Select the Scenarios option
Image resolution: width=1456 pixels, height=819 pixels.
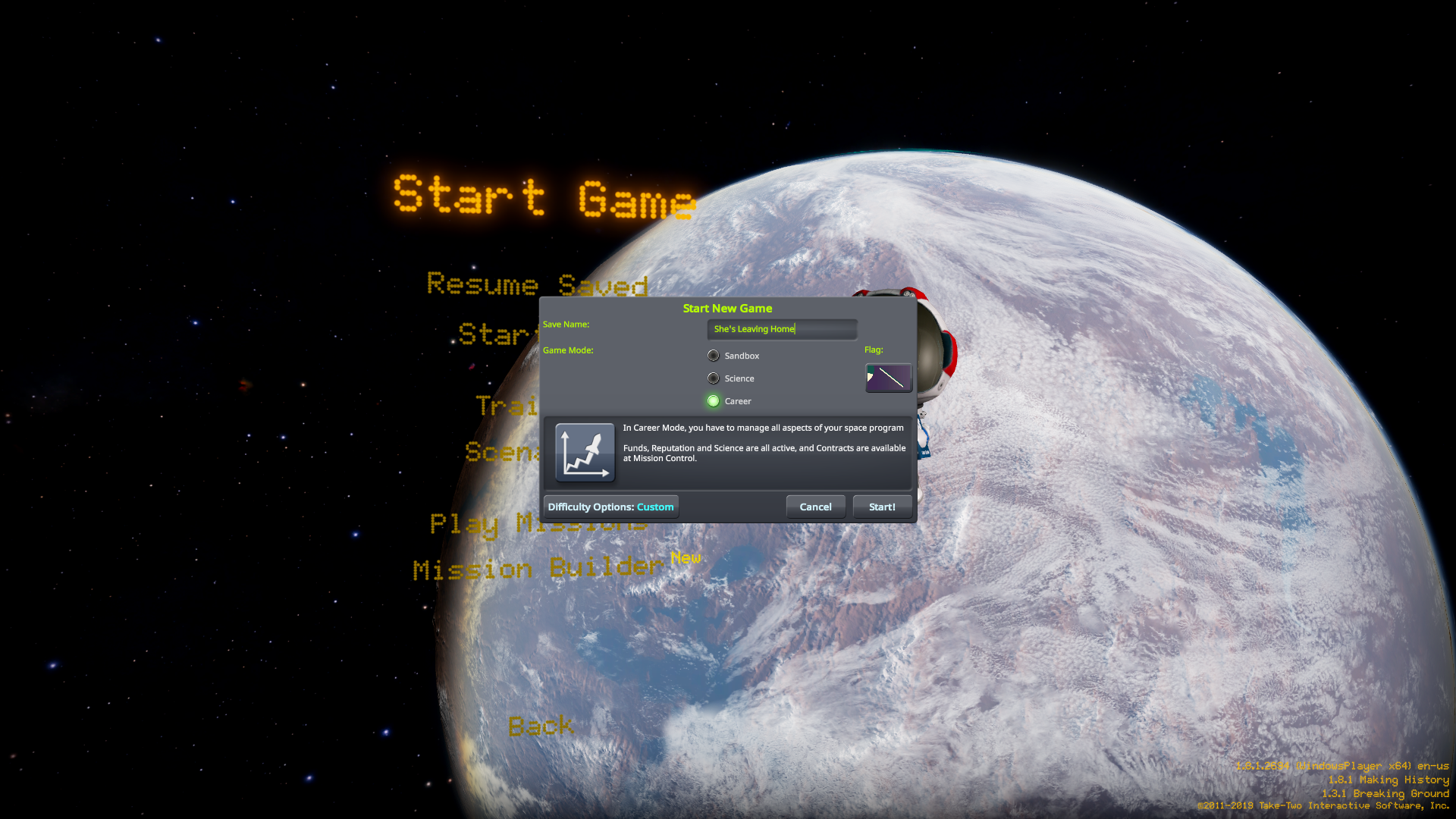pos(504,453)
